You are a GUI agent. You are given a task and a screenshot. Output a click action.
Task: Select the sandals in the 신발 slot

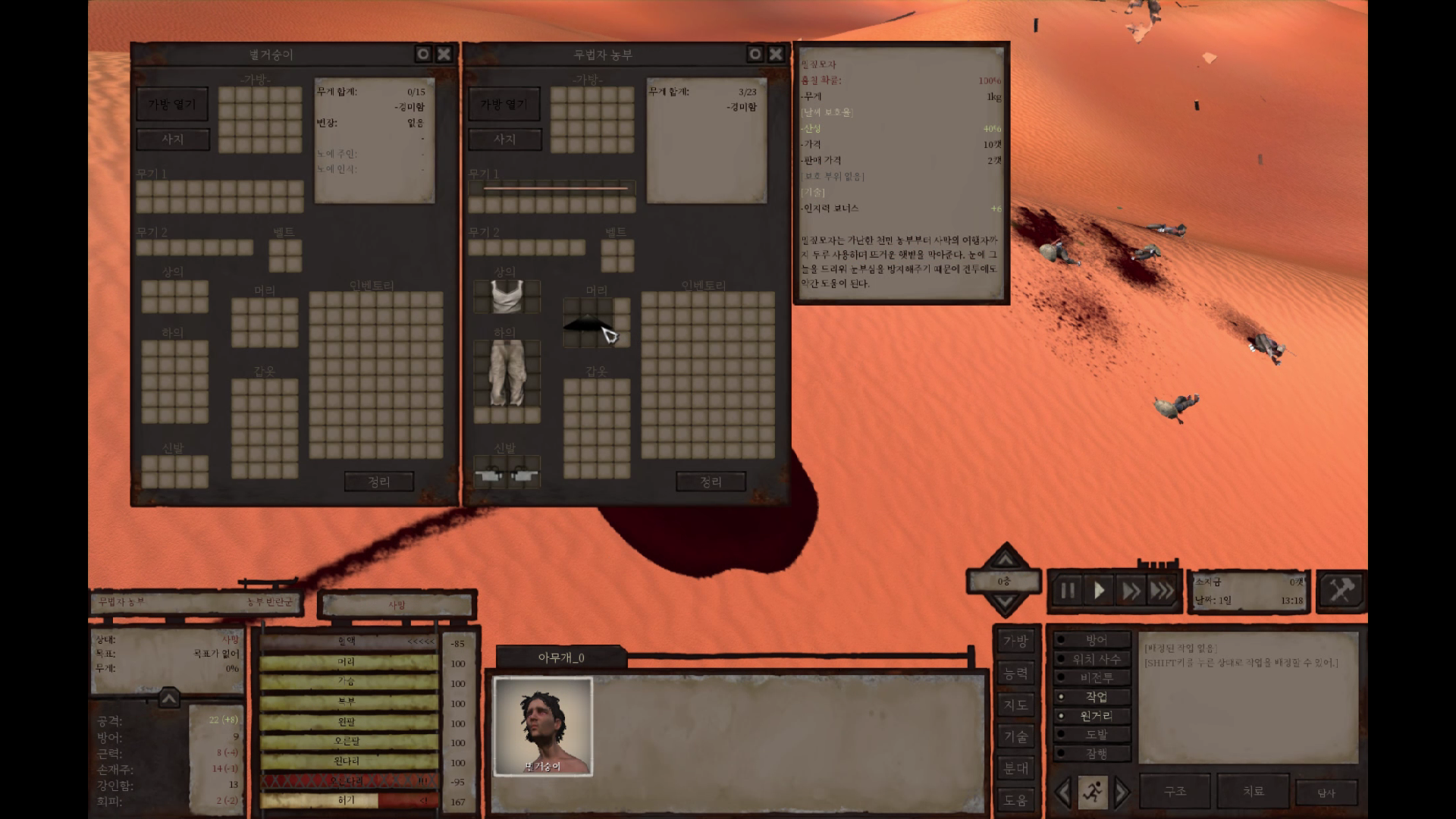click(x=506, y=475)
